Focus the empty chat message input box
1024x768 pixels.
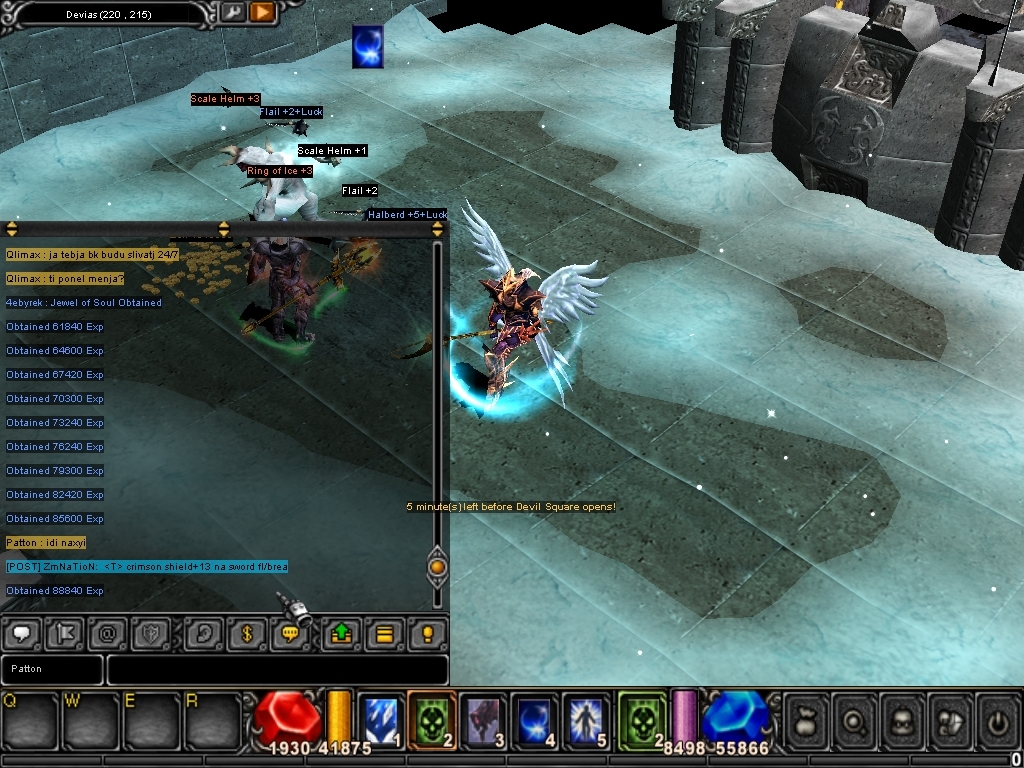pyautogui.click(x=277, y=669)
